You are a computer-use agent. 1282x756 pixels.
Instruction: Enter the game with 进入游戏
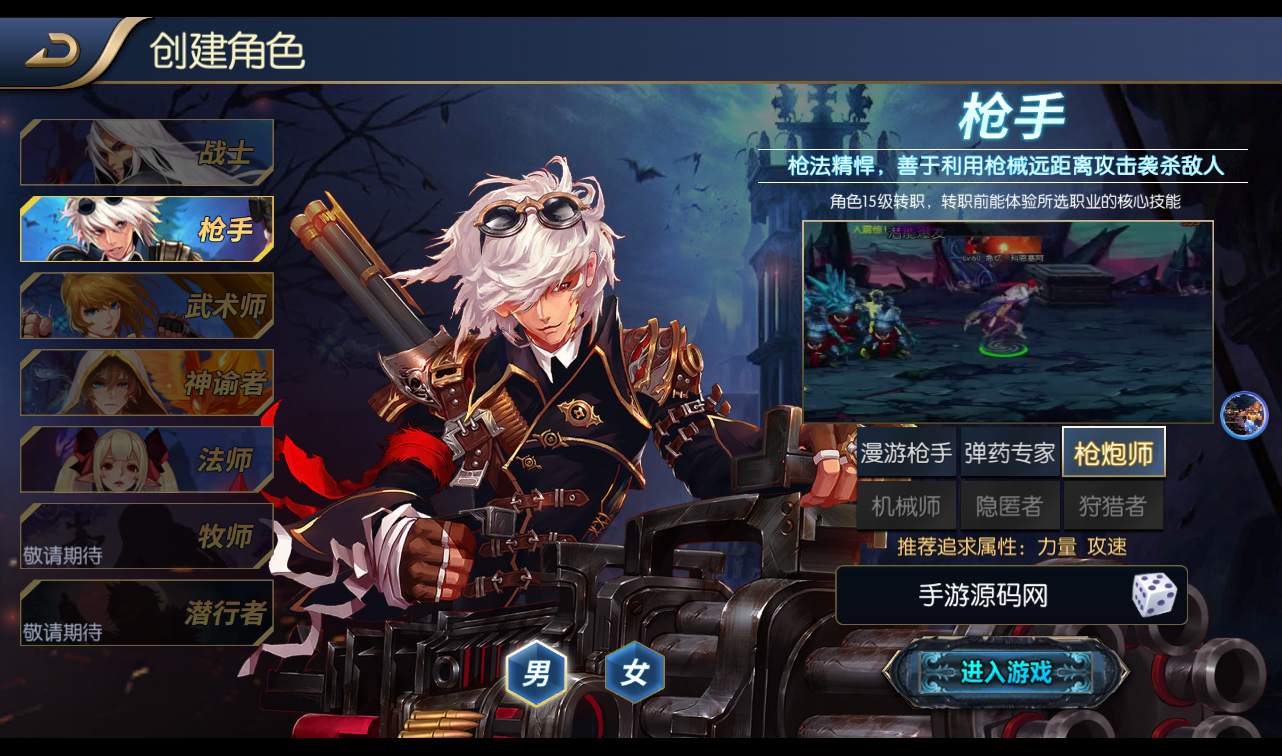[1005, 672]
